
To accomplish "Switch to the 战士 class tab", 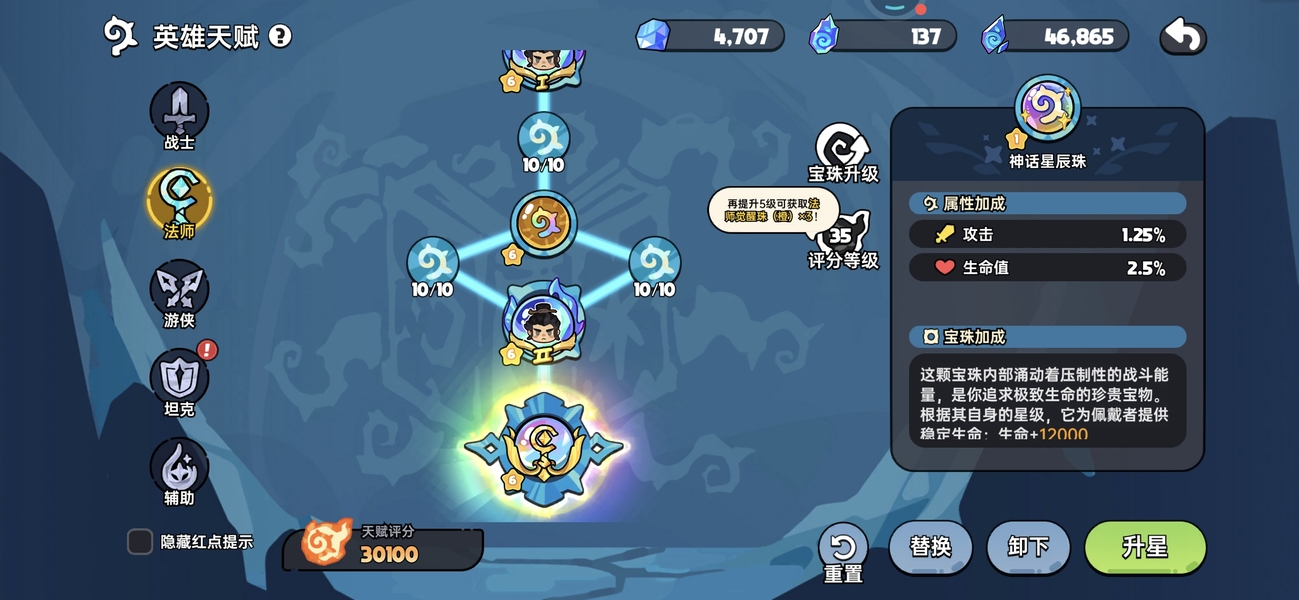I will click(x=179, y=112).
